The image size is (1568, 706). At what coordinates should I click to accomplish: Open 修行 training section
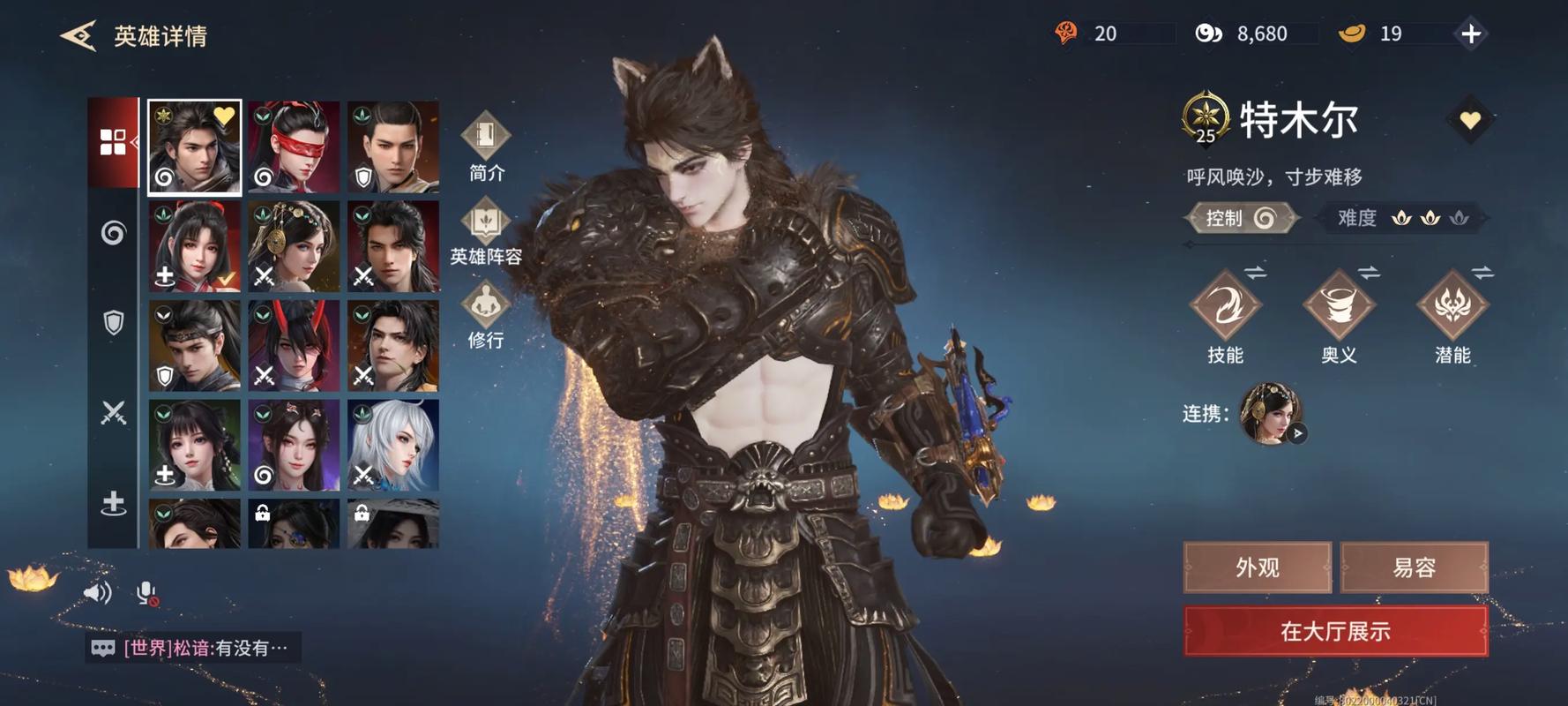click(x=486, y=315)
